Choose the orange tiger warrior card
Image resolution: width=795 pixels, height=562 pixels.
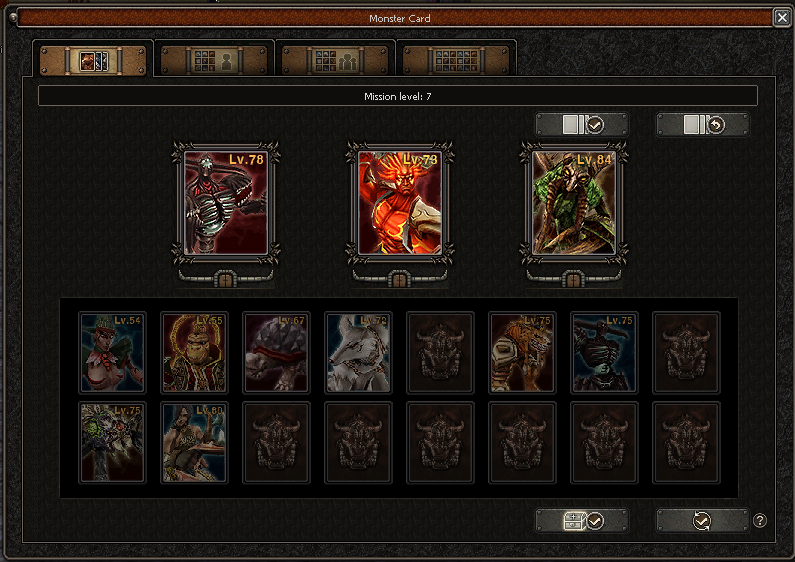point(522,353)
